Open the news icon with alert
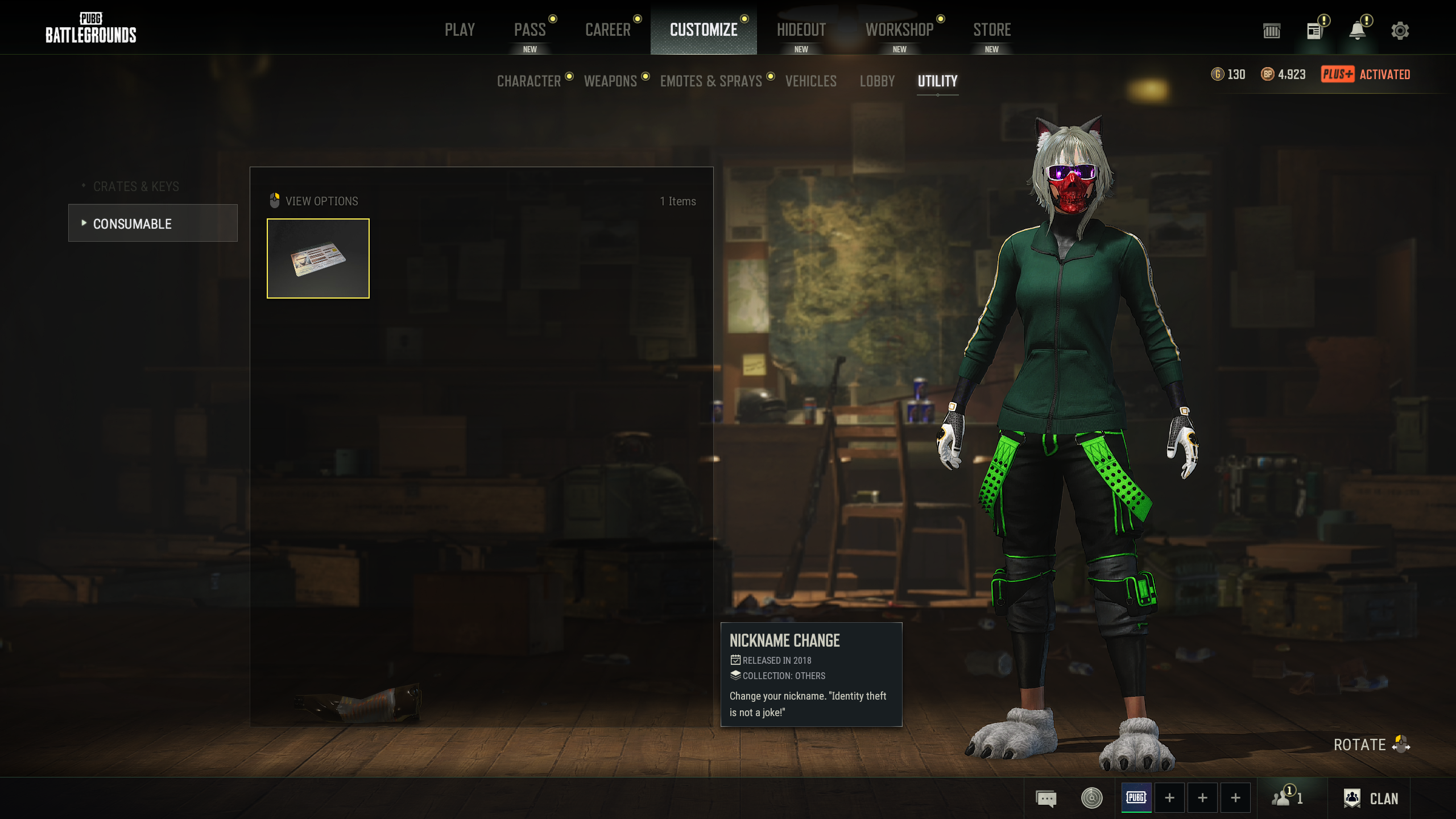Screen dimensions: 1456x819 [x=1314, y=31]
